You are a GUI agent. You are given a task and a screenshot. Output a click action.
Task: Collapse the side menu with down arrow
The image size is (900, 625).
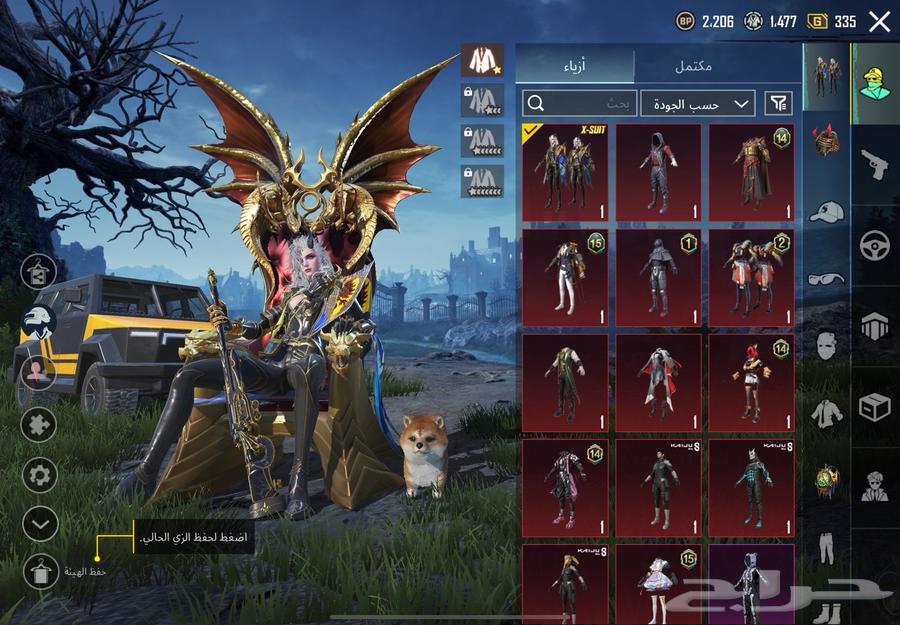tap(39, 522)
